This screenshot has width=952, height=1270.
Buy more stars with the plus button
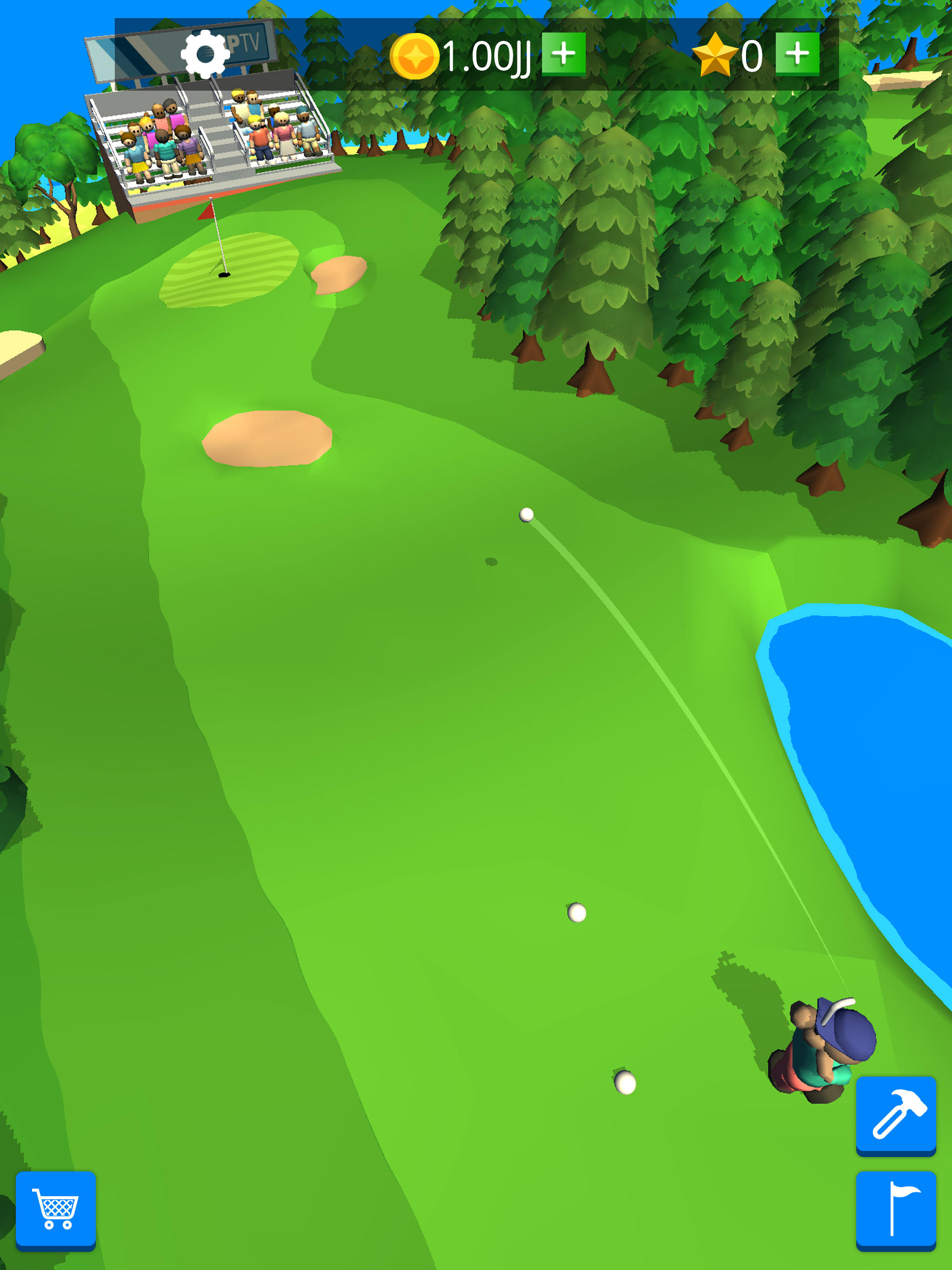[x=798, y=54]
